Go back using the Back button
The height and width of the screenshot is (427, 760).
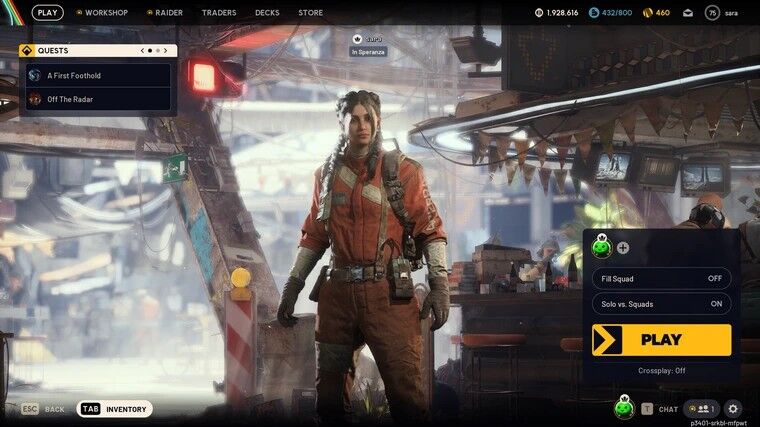tap(43, 409)
